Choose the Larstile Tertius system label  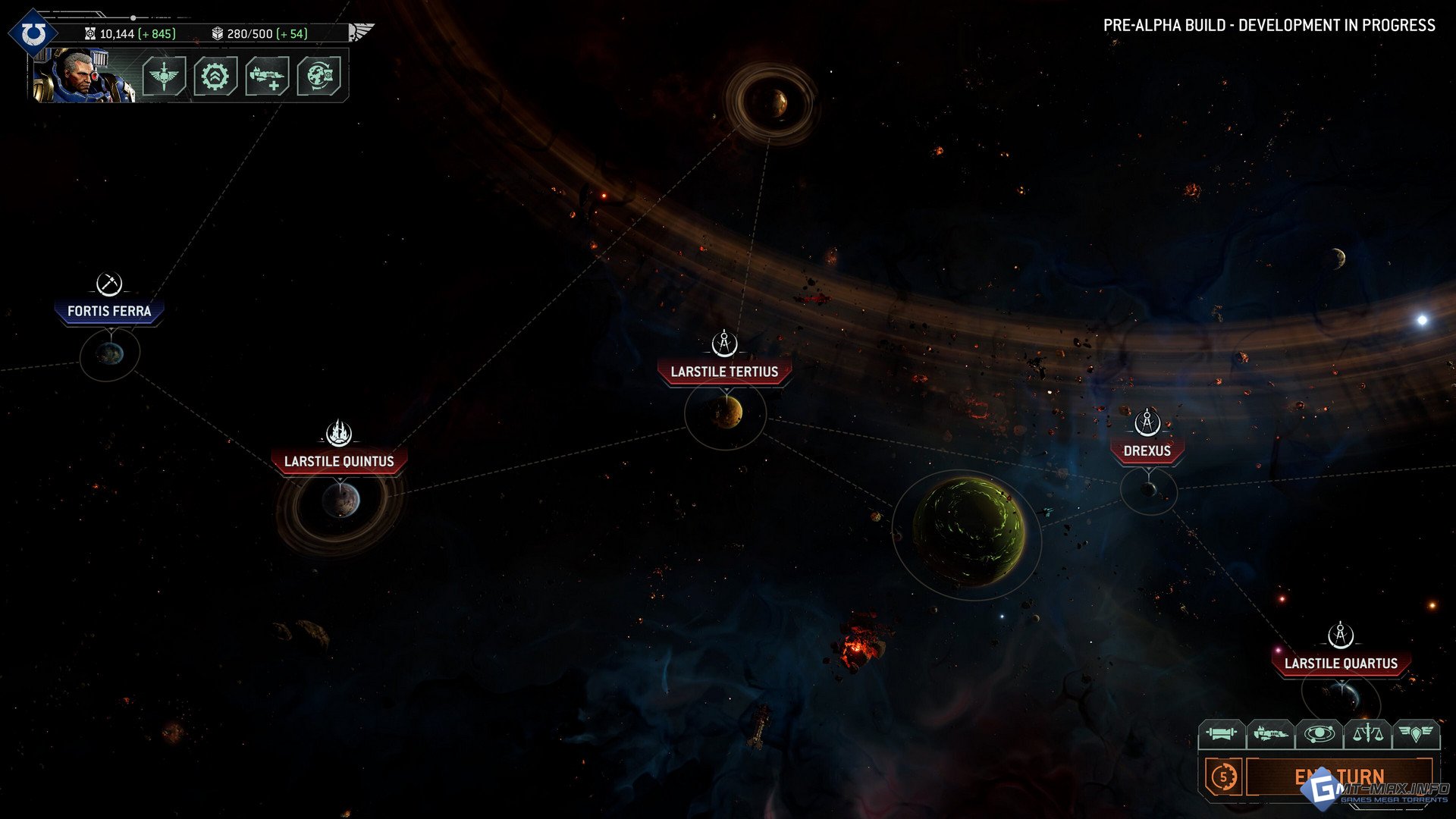click(x=724, y=372)
